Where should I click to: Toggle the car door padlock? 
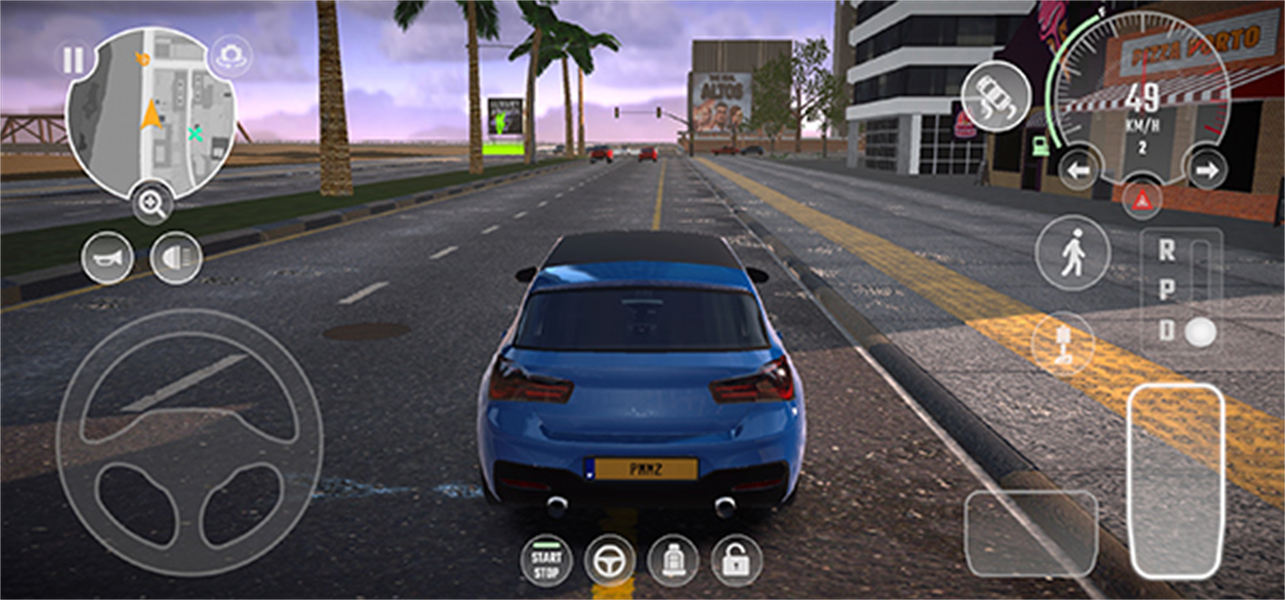pos(736,561)
